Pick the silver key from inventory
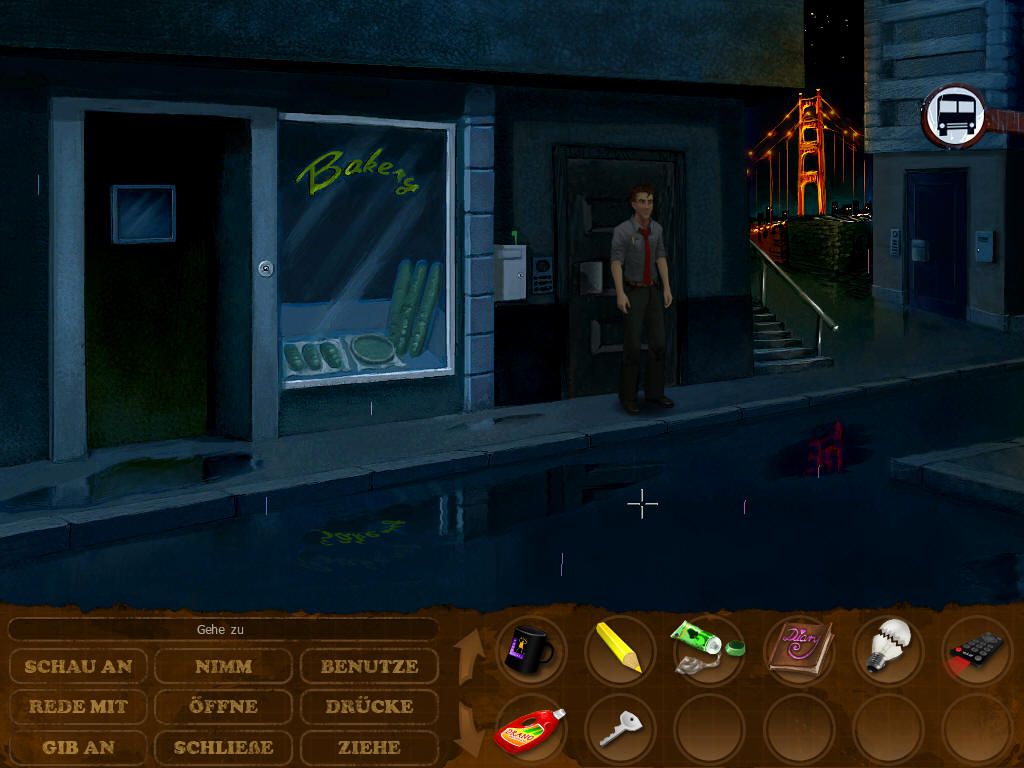 619,732
